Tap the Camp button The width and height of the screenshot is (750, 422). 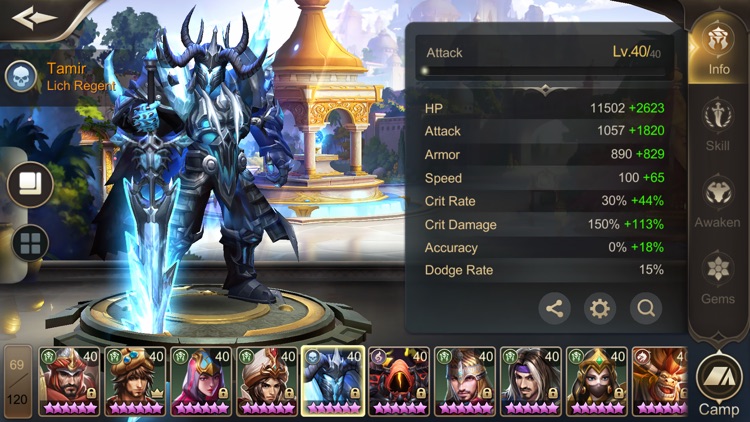[719, 385]
